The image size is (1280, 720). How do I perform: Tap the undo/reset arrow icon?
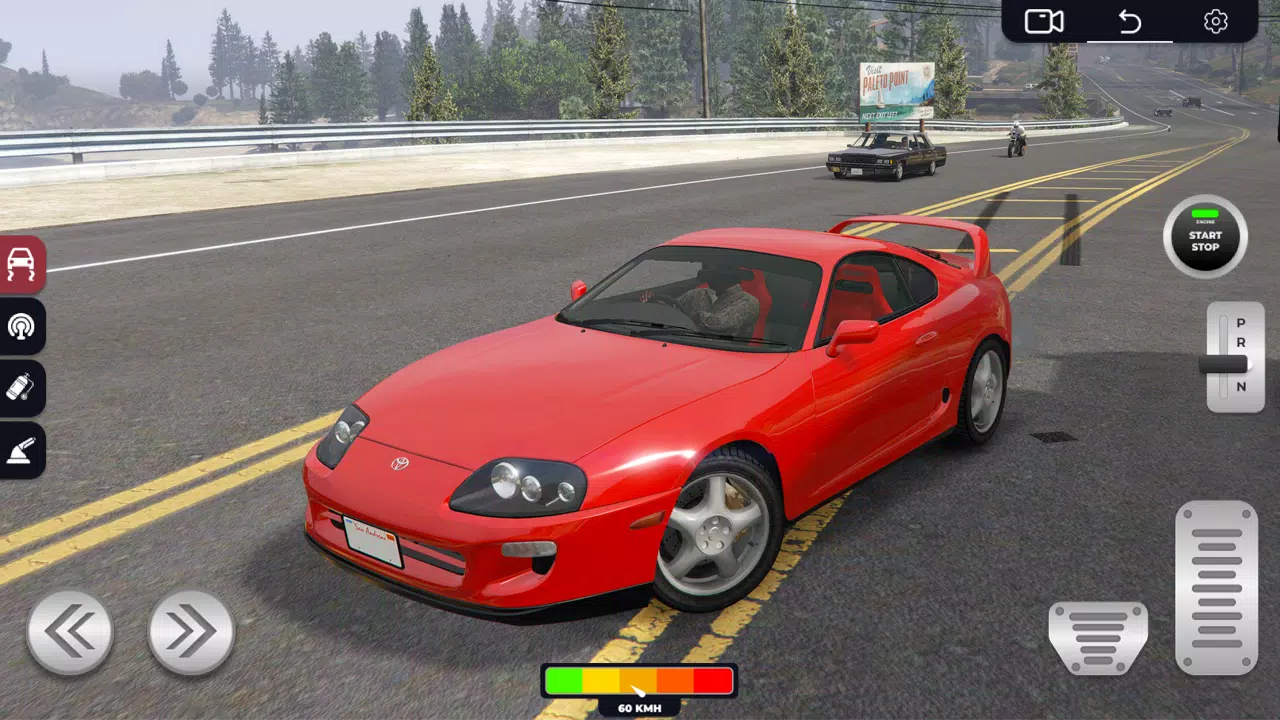tap(1129, 21)
